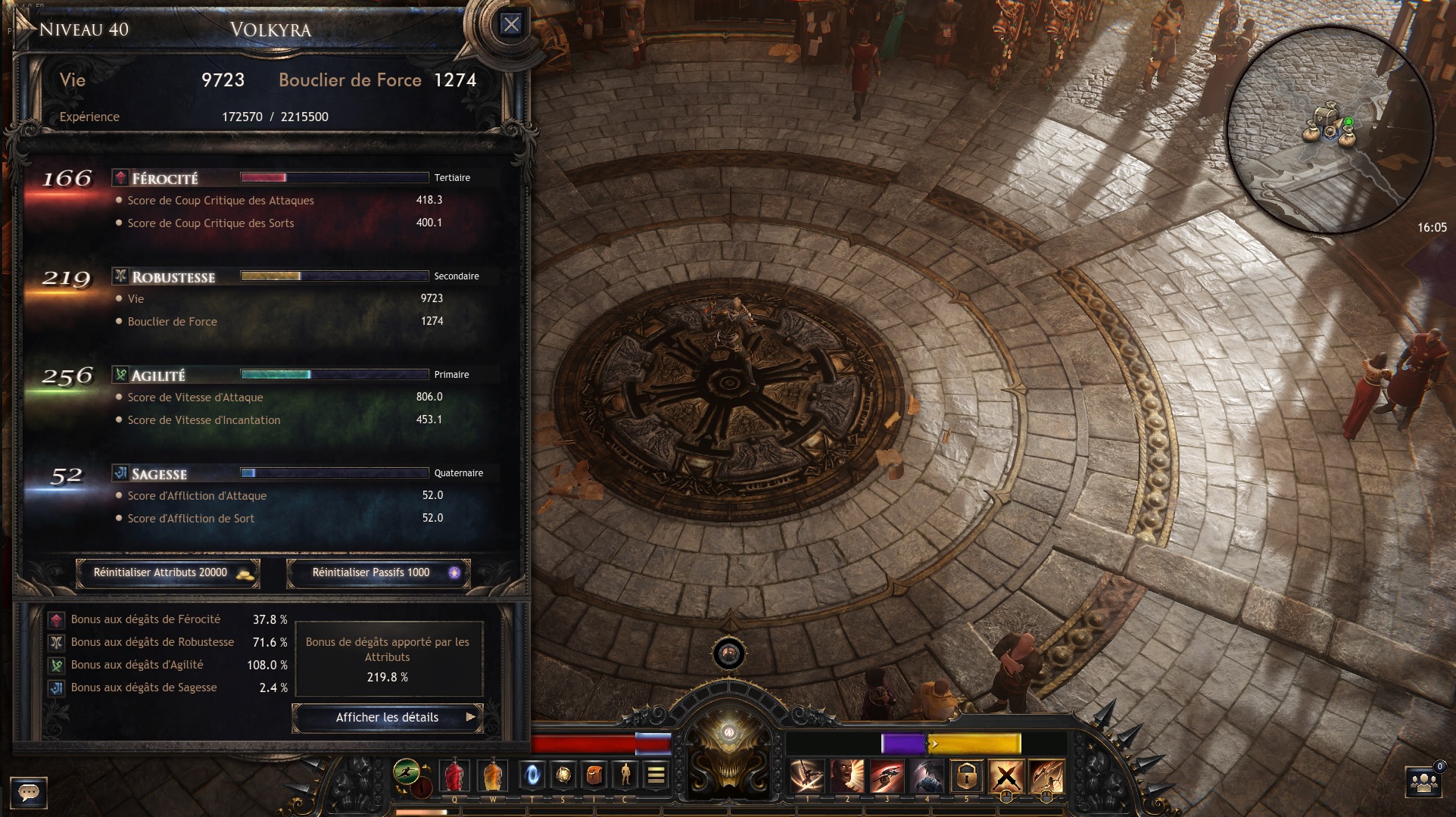Select the scythe skill in hotbar slot 1

[x=809, y=775]
